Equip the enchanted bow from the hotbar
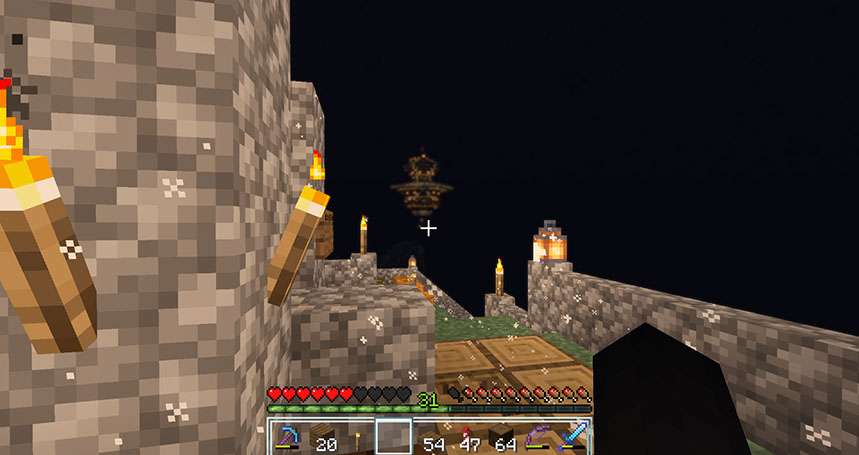The image size is (859, 455). [538, 437]
